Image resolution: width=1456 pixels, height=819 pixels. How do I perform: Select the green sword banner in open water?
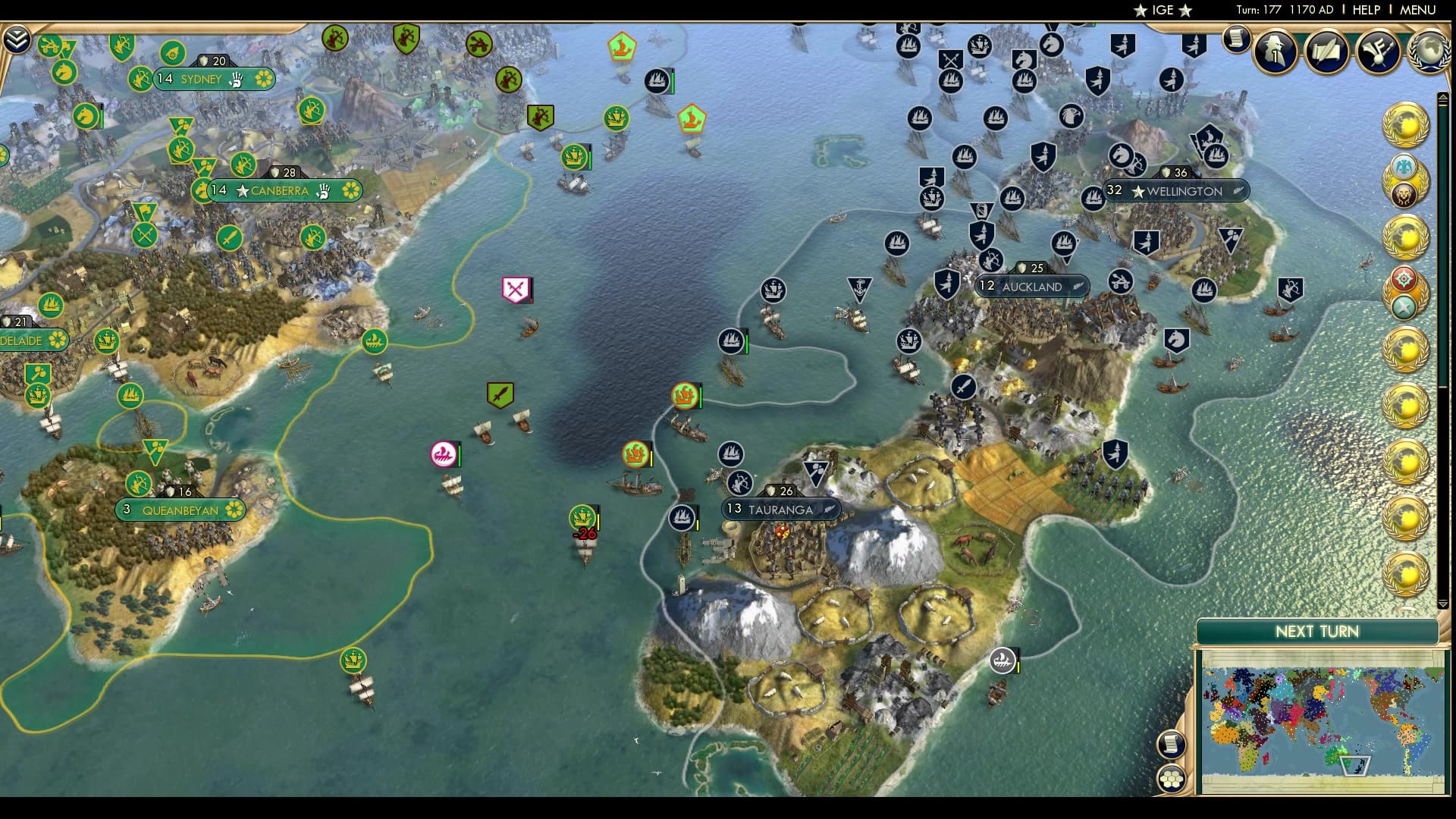[500, 394]
